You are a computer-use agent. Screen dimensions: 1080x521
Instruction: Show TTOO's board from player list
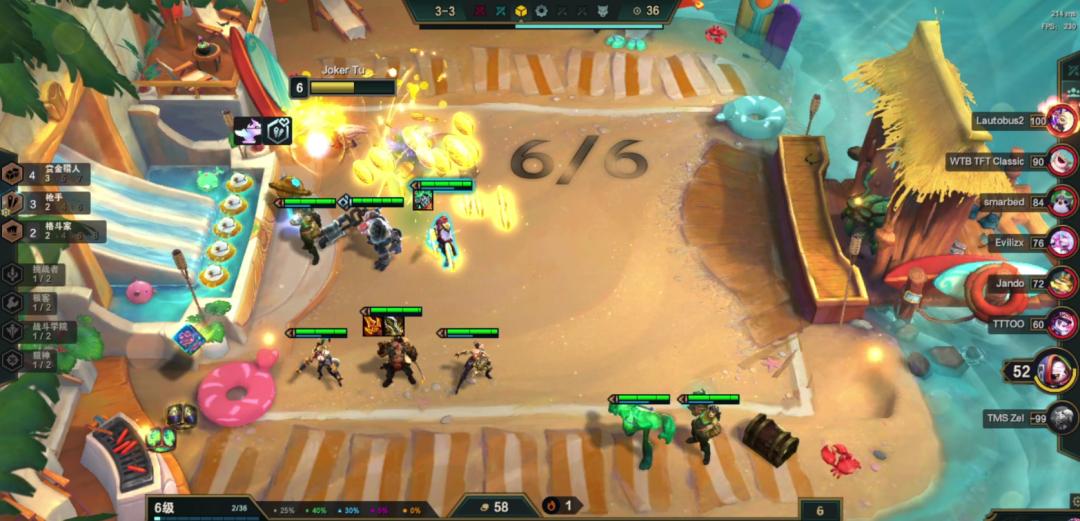(x=1062, y=323)
